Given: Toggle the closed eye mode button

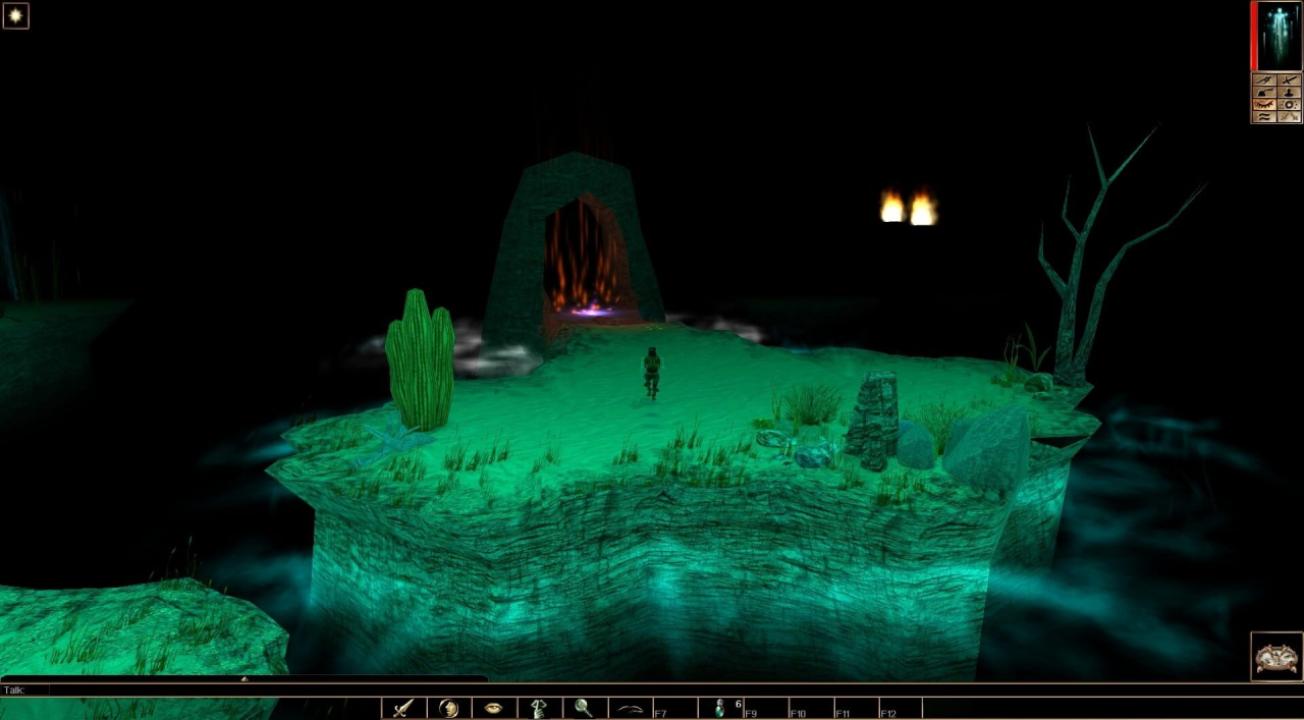Looking at the screenshot, I should [x=1265, y=104].
